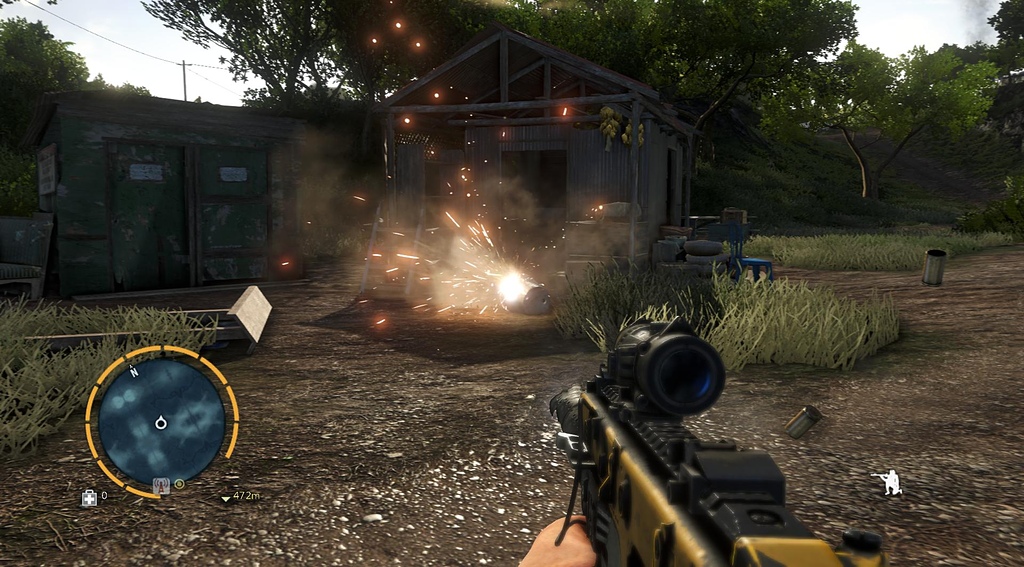Select the yellow objective marker beside the tower
The width and height of the screenshot is (1024, 567).
(x=179, y=485)
